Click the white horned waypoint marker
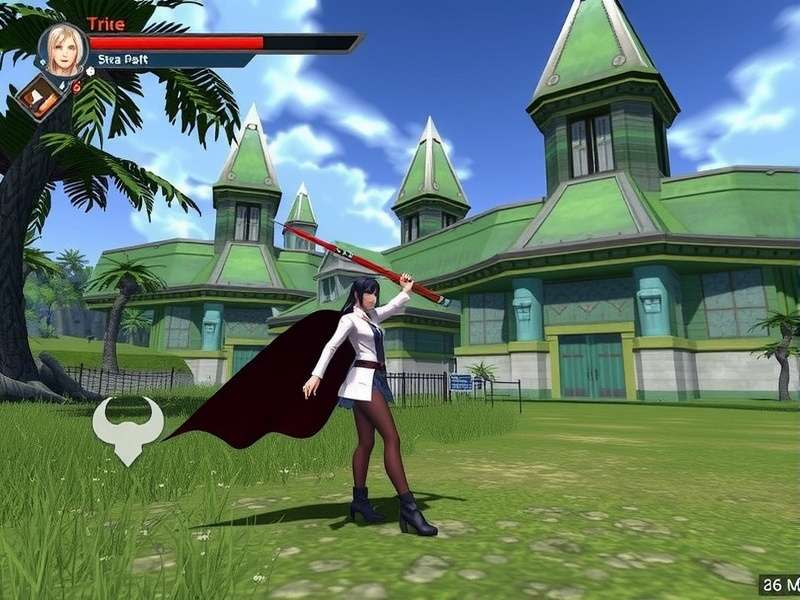Screen dimensions: 800x600 127,427
